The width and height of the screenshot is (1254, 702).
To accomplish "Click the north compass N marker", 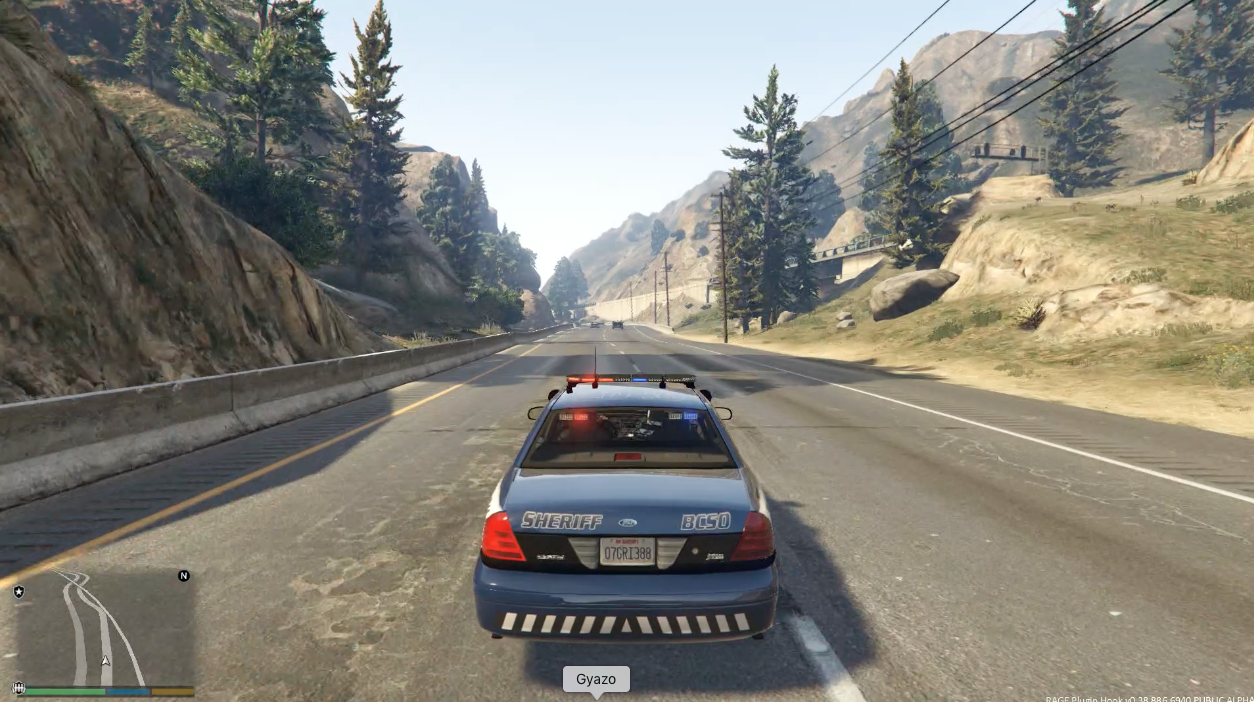I will coord(183,576).
